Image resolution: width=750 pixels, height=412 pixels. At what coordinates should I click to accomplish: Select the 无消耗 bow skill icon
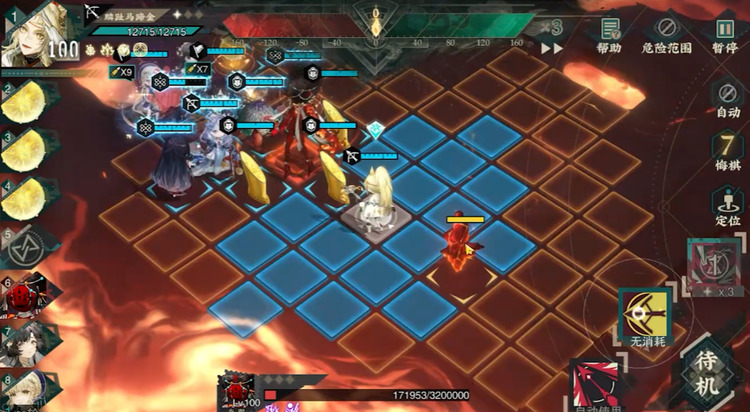pos(646,315)
